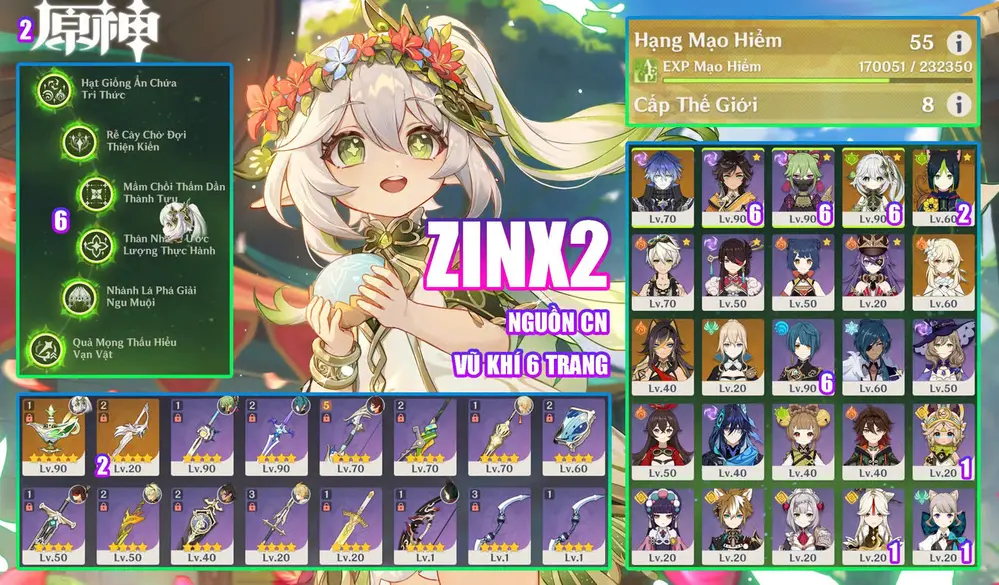
Task: Choose the blue book catalyst at Lv.60
Action: pos(576,437)
